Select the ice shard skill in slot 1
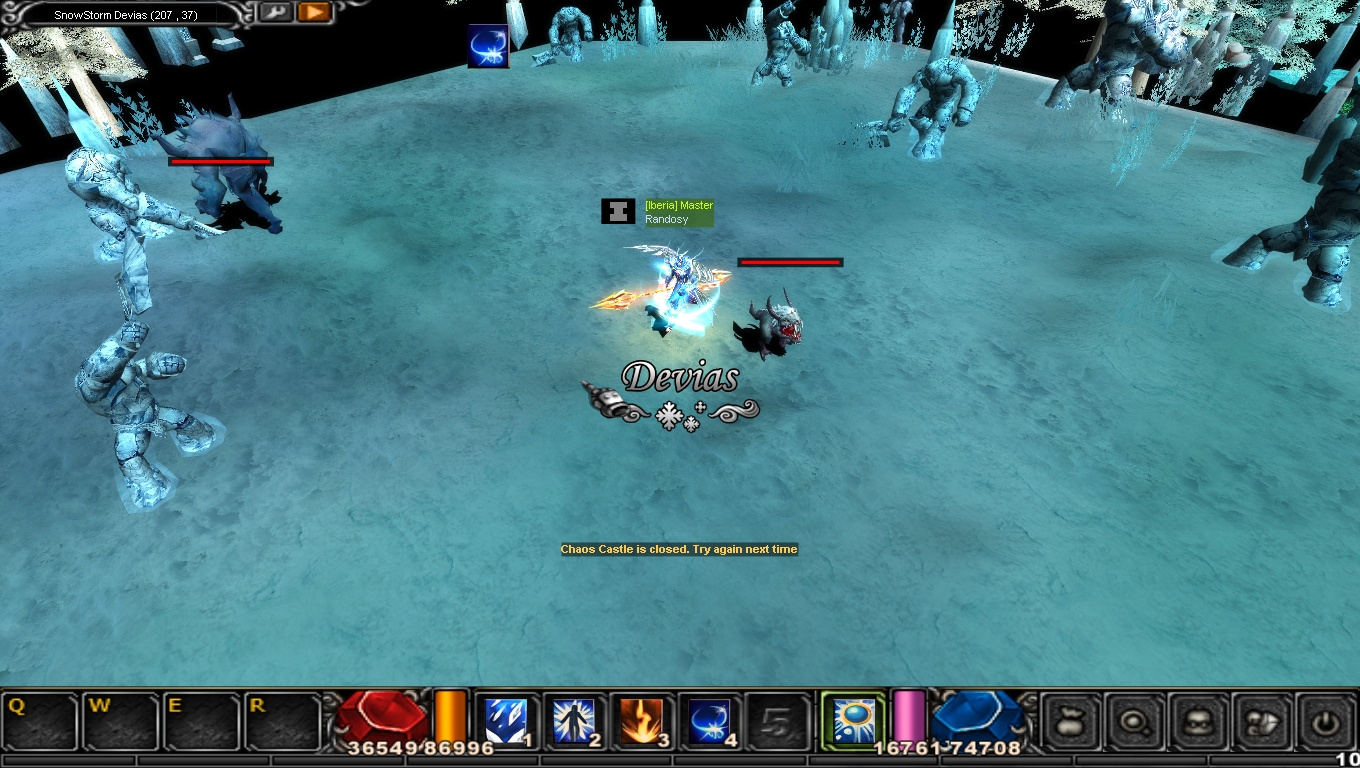 [x=506, y=721]
